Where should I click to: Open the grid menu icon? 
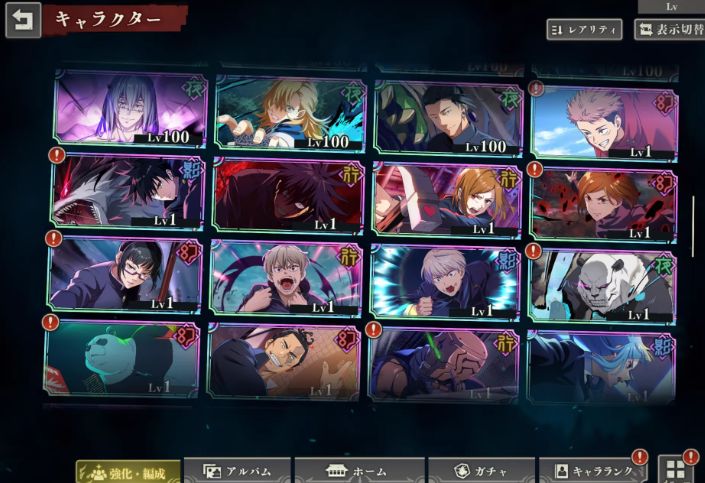676,469
